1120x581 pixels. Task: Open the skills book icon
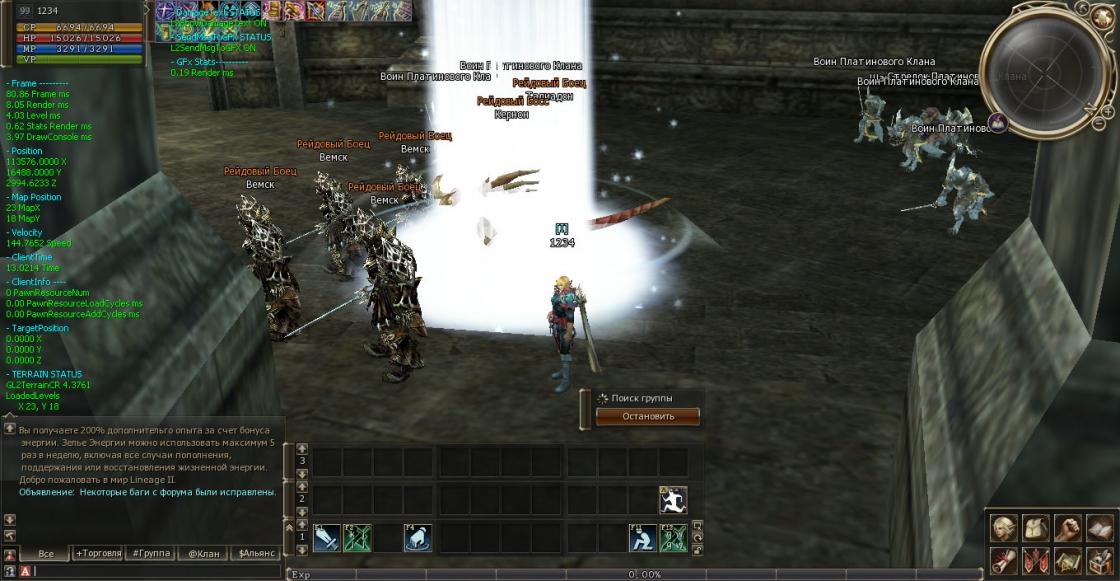coord(1099,527)
